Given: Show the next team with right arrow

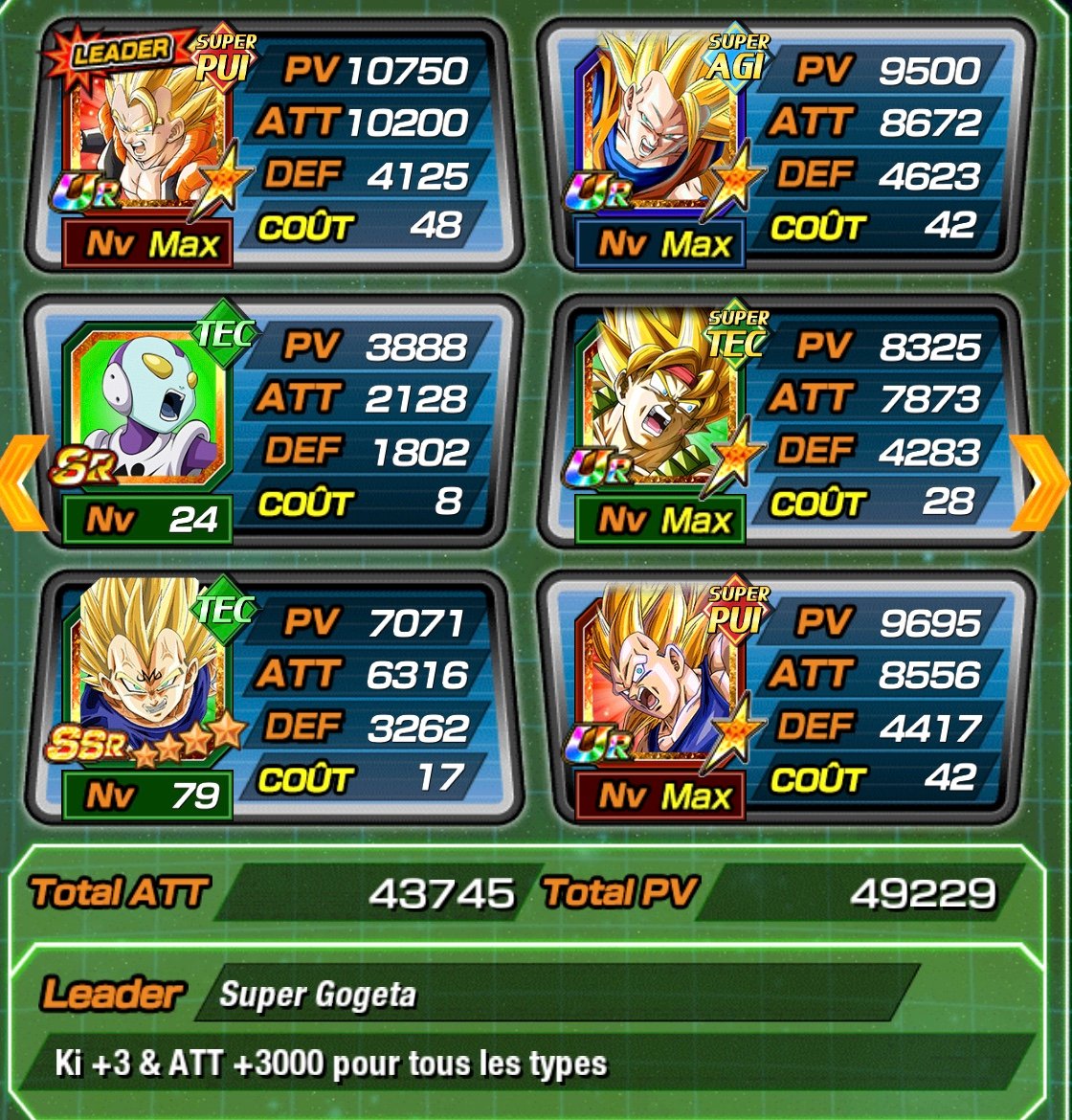Looking at the screenshot, I should (1041, 482).
